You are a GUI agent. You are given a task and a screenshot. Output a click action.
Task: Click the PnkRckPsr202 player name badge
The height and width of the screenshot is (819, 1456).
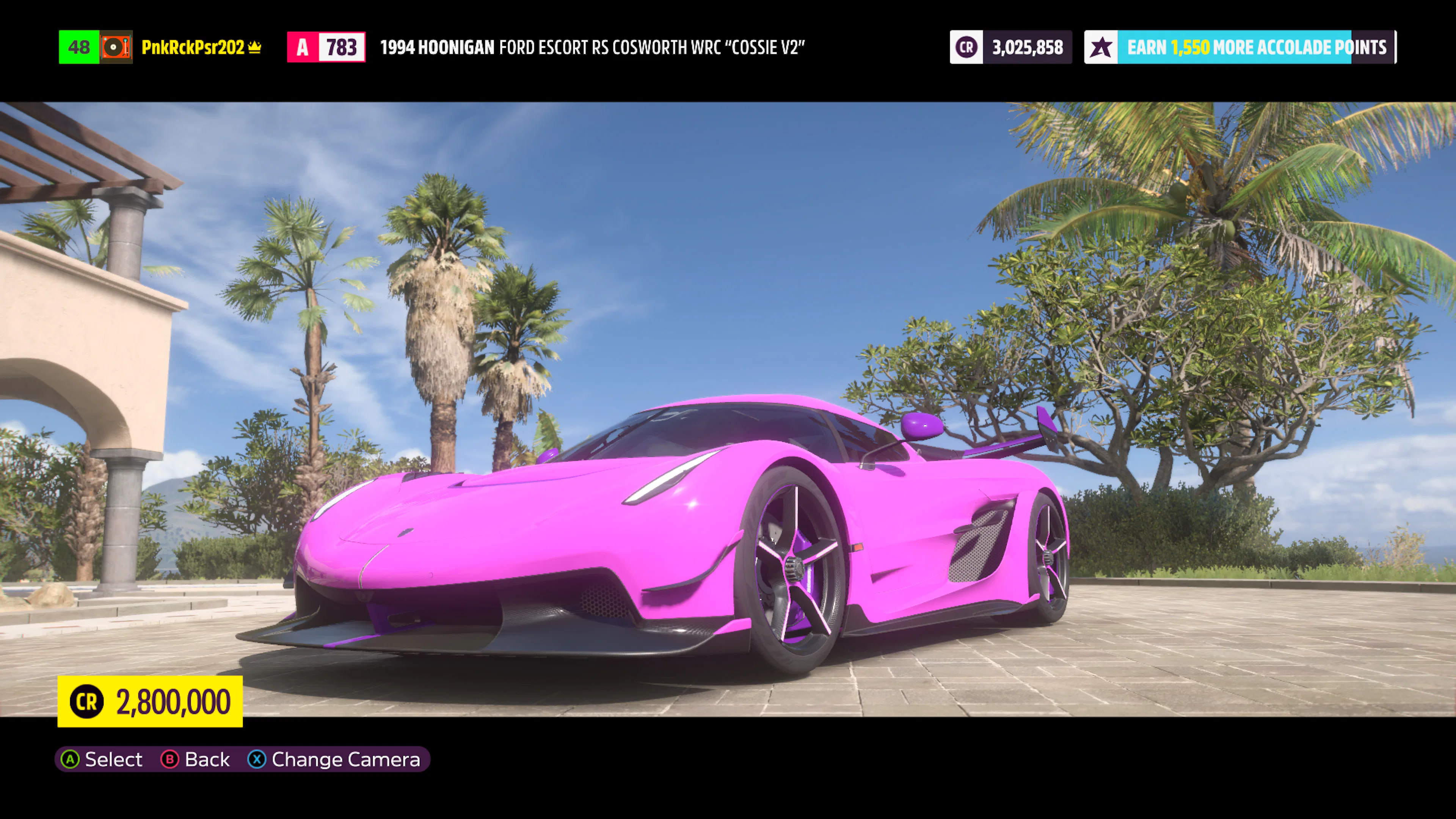193,47
